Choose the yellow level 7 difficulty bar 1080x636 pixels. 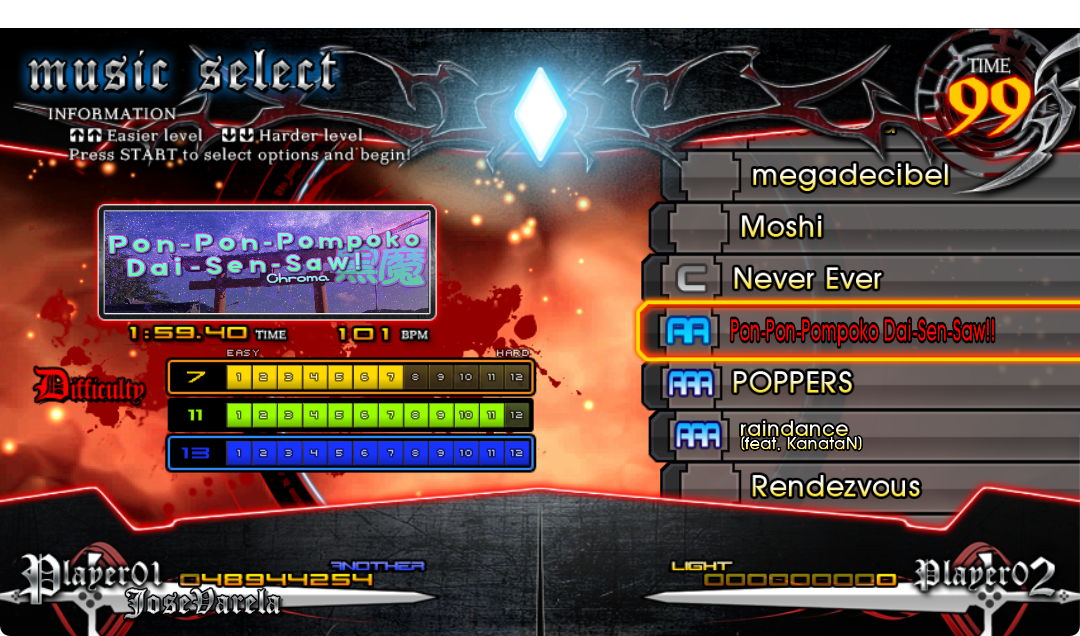point(350,377)
